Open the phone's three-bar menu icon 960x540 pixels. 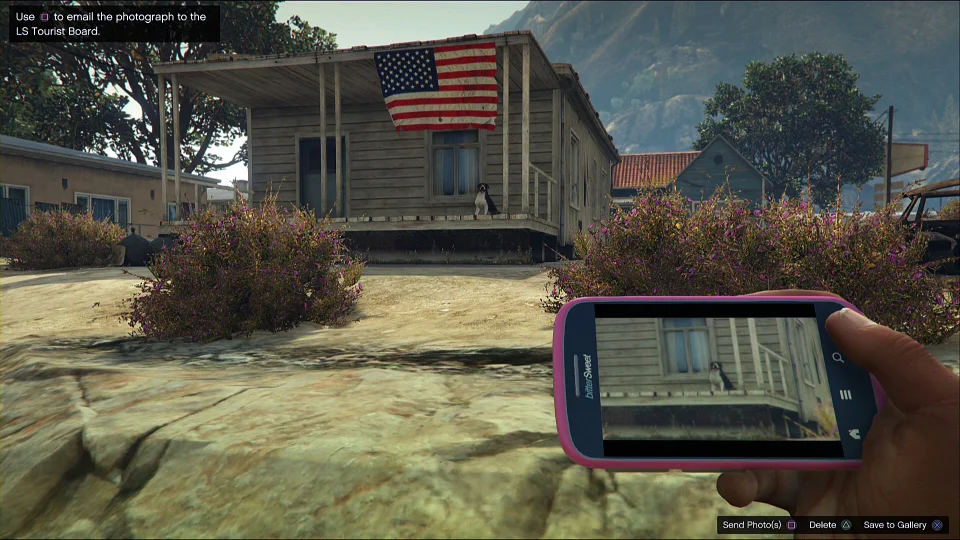tap(845, 395)
